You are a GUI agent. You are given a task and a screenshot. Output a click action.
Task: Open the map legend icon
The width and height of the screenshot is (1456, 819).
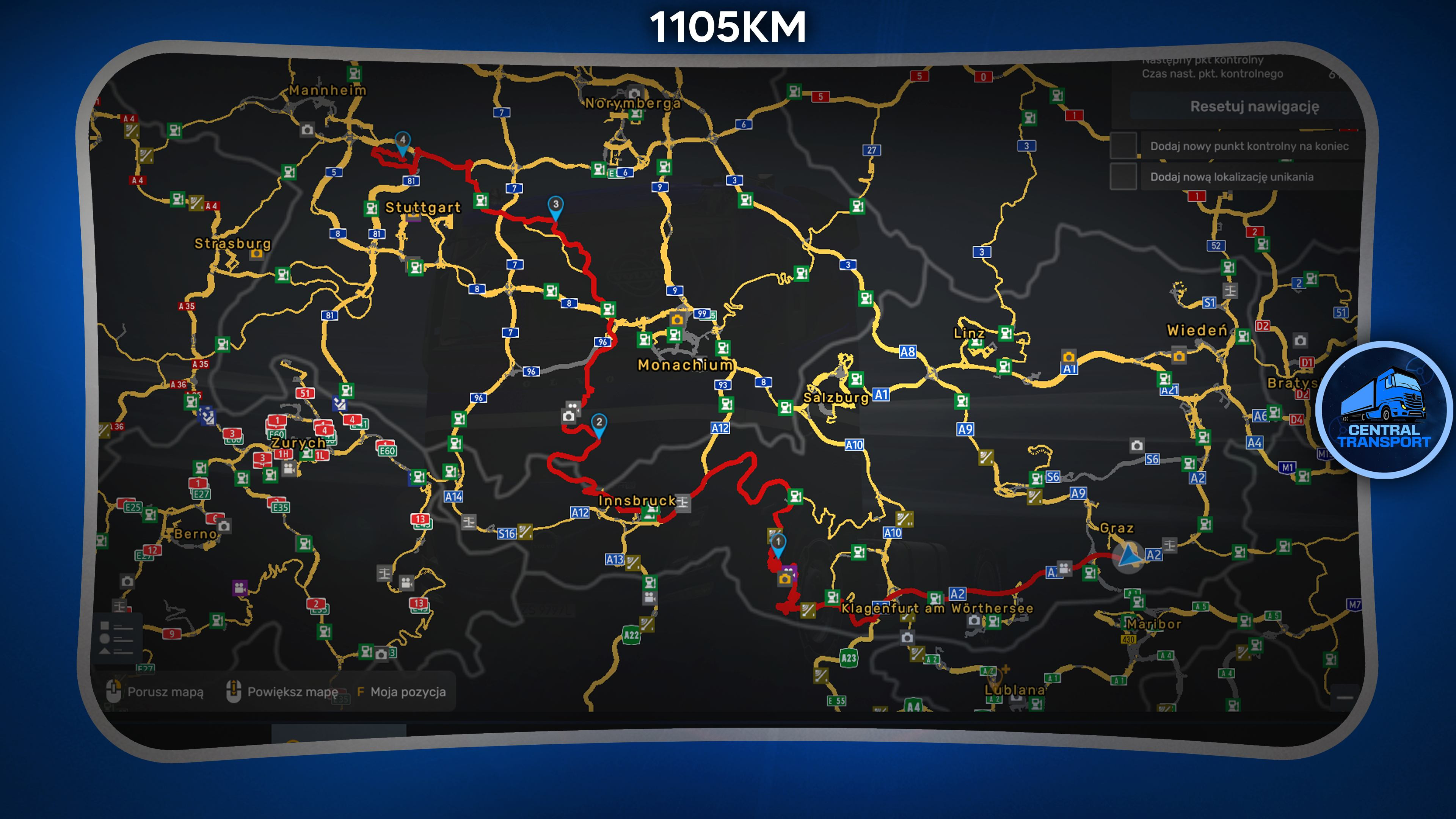[116, 638]
